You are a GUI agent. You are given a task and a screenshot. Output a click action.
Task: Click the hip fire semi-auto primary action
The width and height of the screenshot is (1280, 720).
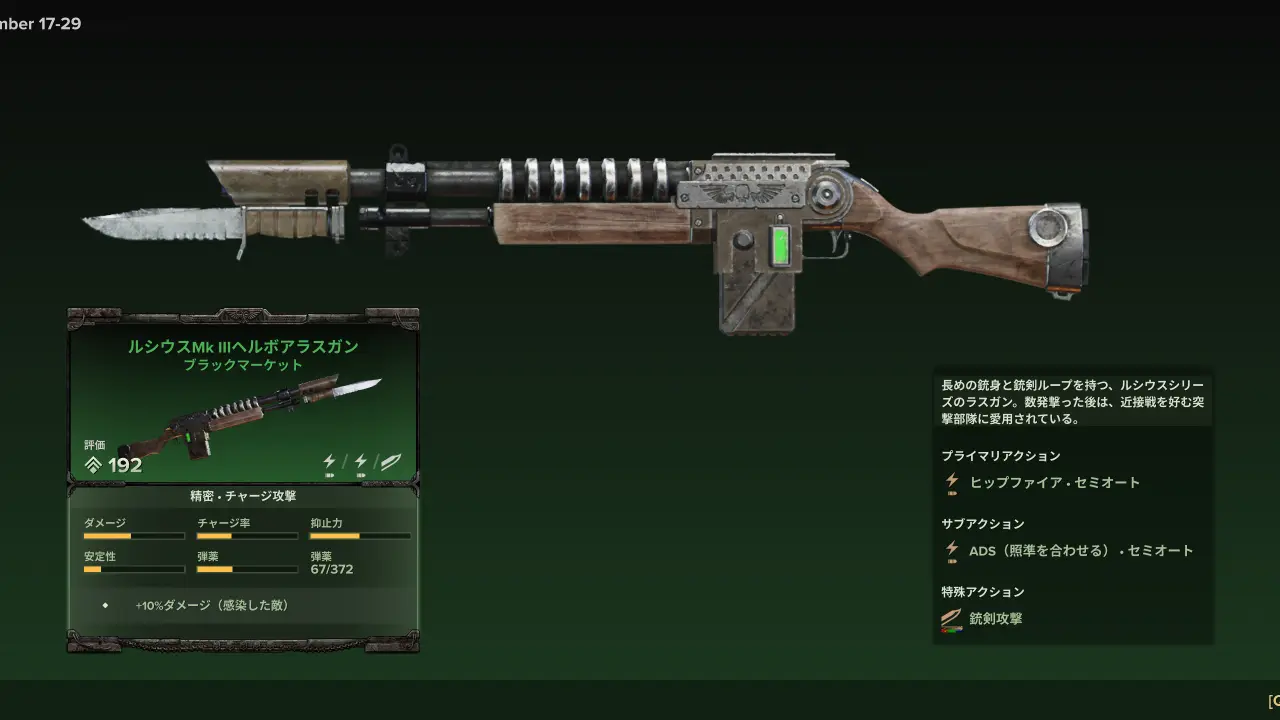pyautogui.click(x=1054, y=482)
